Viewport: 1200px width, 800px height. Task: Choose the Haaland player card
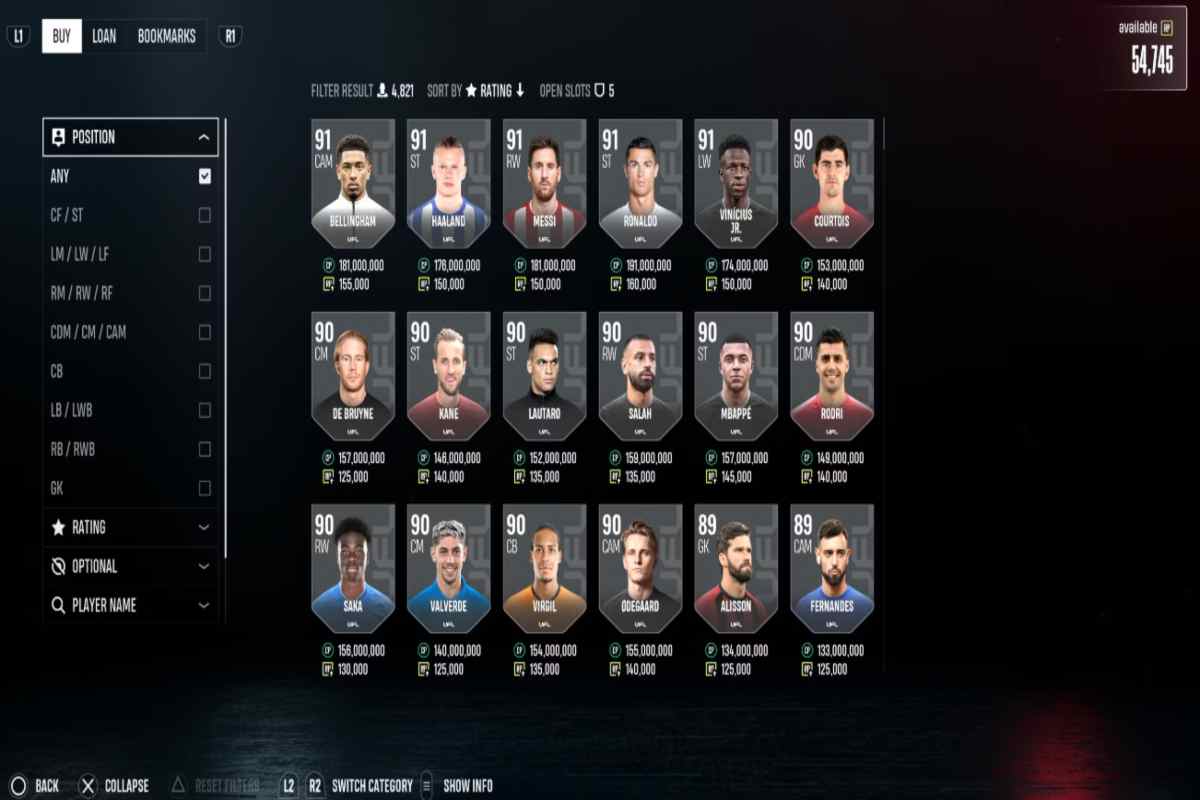(448, 184)
